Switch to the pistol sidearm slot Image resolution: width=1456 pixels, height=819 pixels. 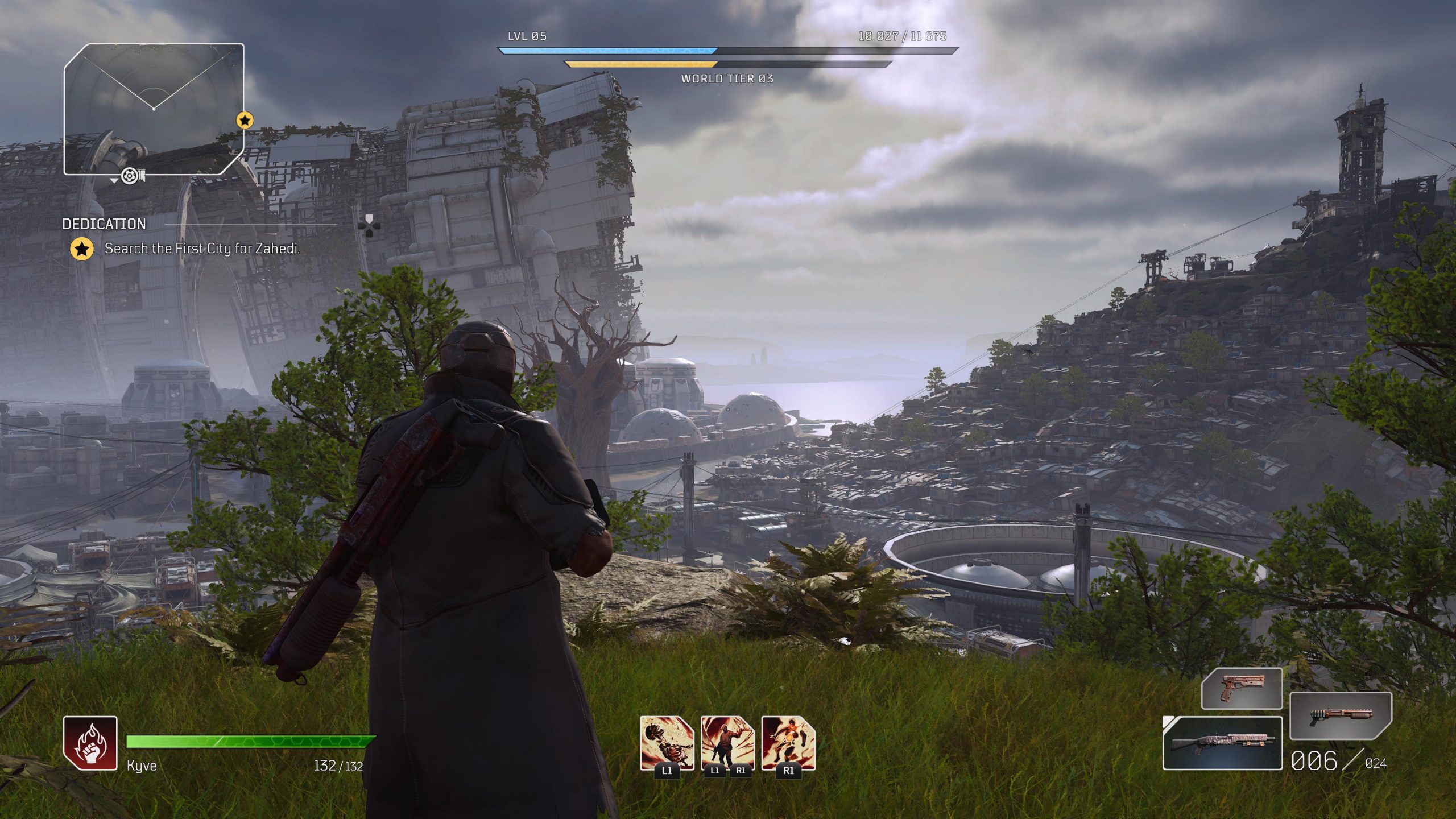[1242, 688]
